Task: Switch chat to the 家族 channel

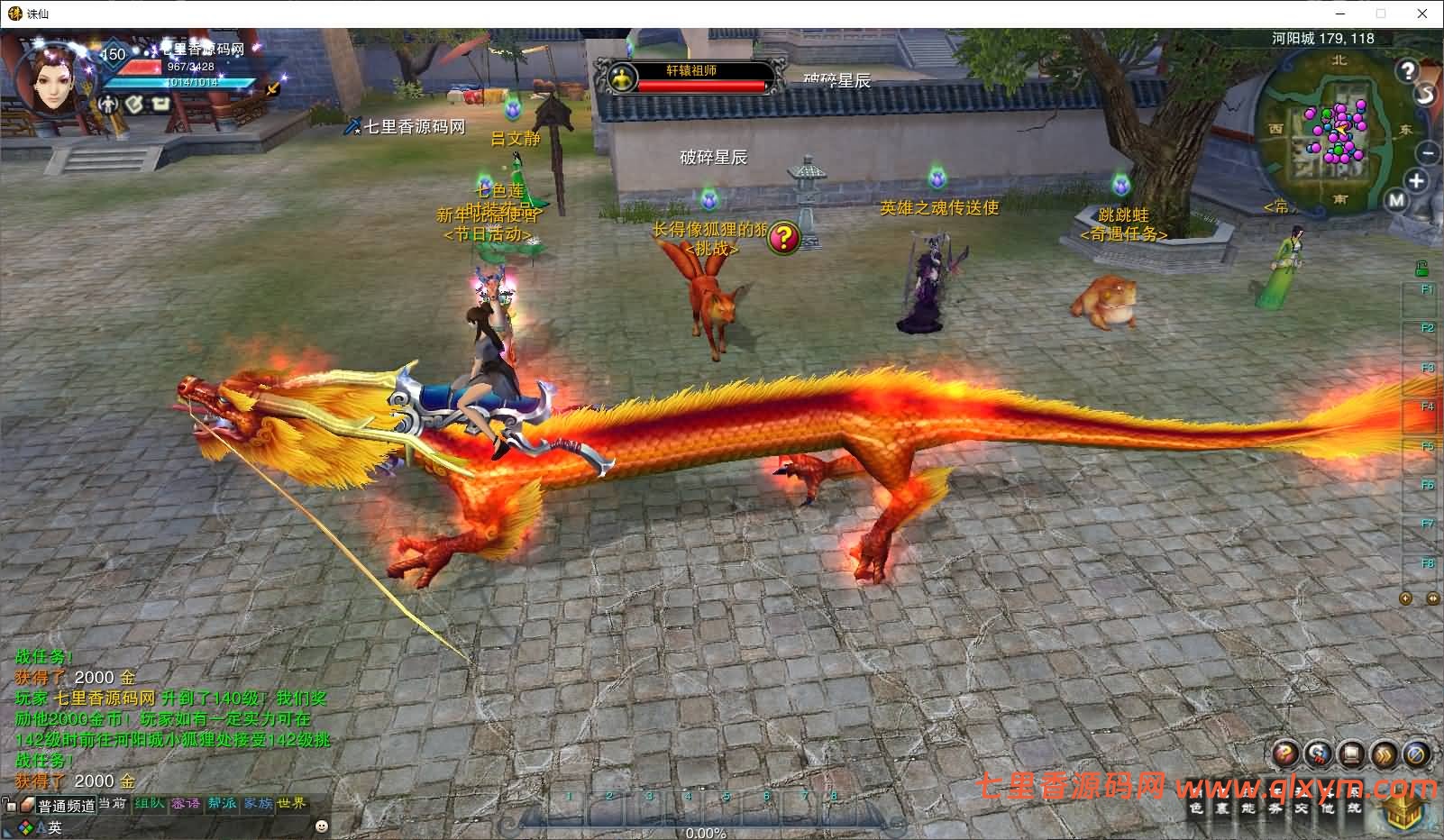Action: point(258,803)
